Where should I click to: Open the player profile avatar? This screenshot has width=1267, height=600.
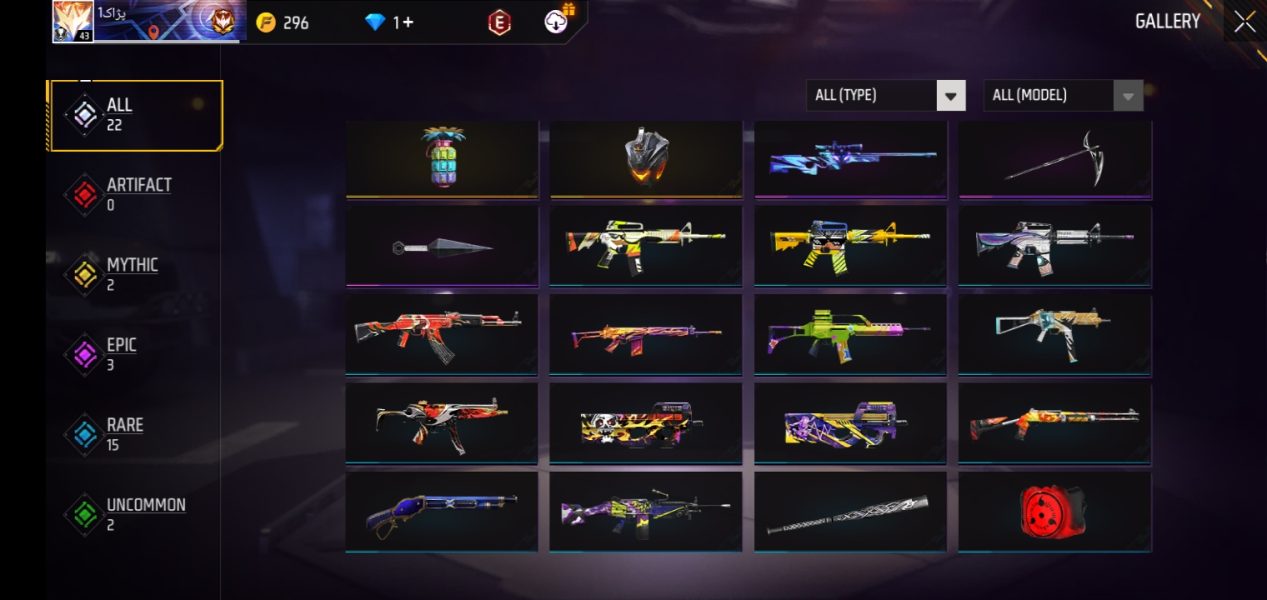73,20
